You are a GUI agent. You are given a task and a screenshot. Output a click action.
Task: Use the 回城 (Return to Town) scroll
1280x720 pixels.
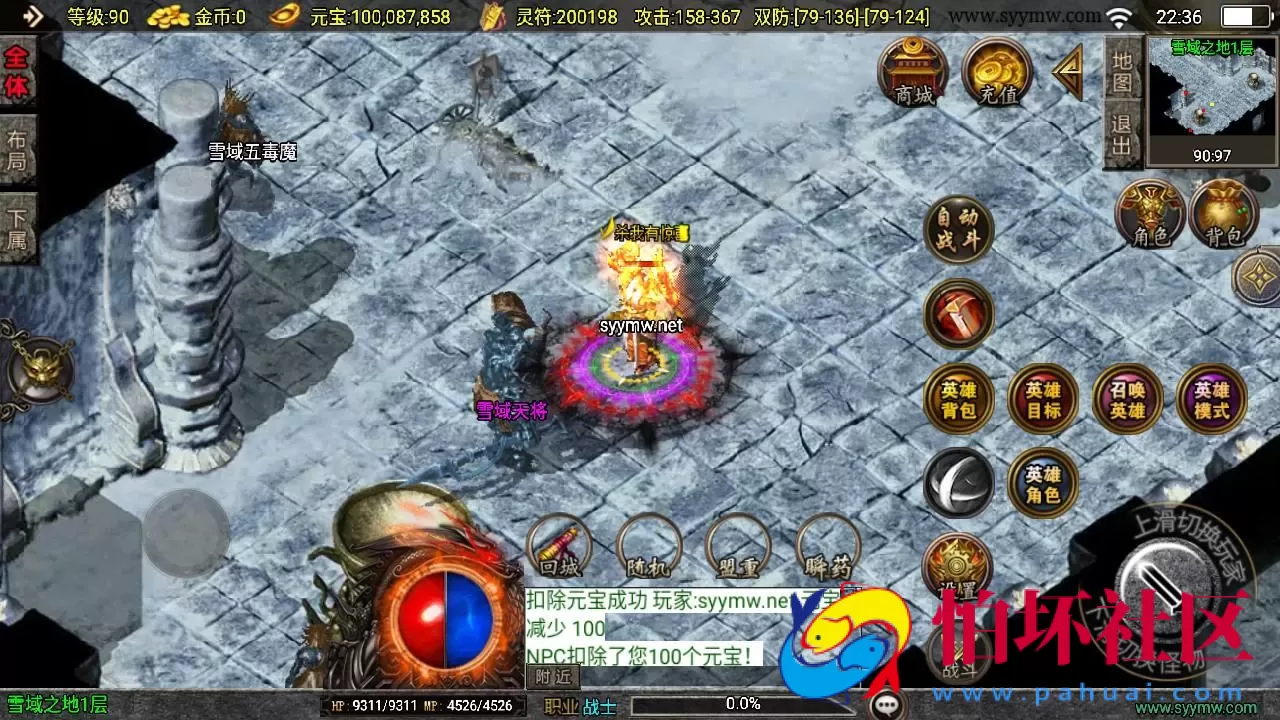(x=560, y=548)
